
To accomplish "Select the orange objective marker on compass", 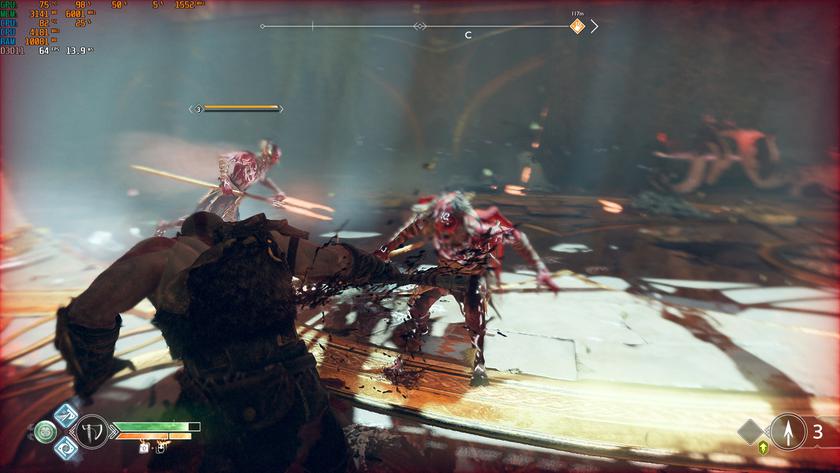I will click(577, 26).
